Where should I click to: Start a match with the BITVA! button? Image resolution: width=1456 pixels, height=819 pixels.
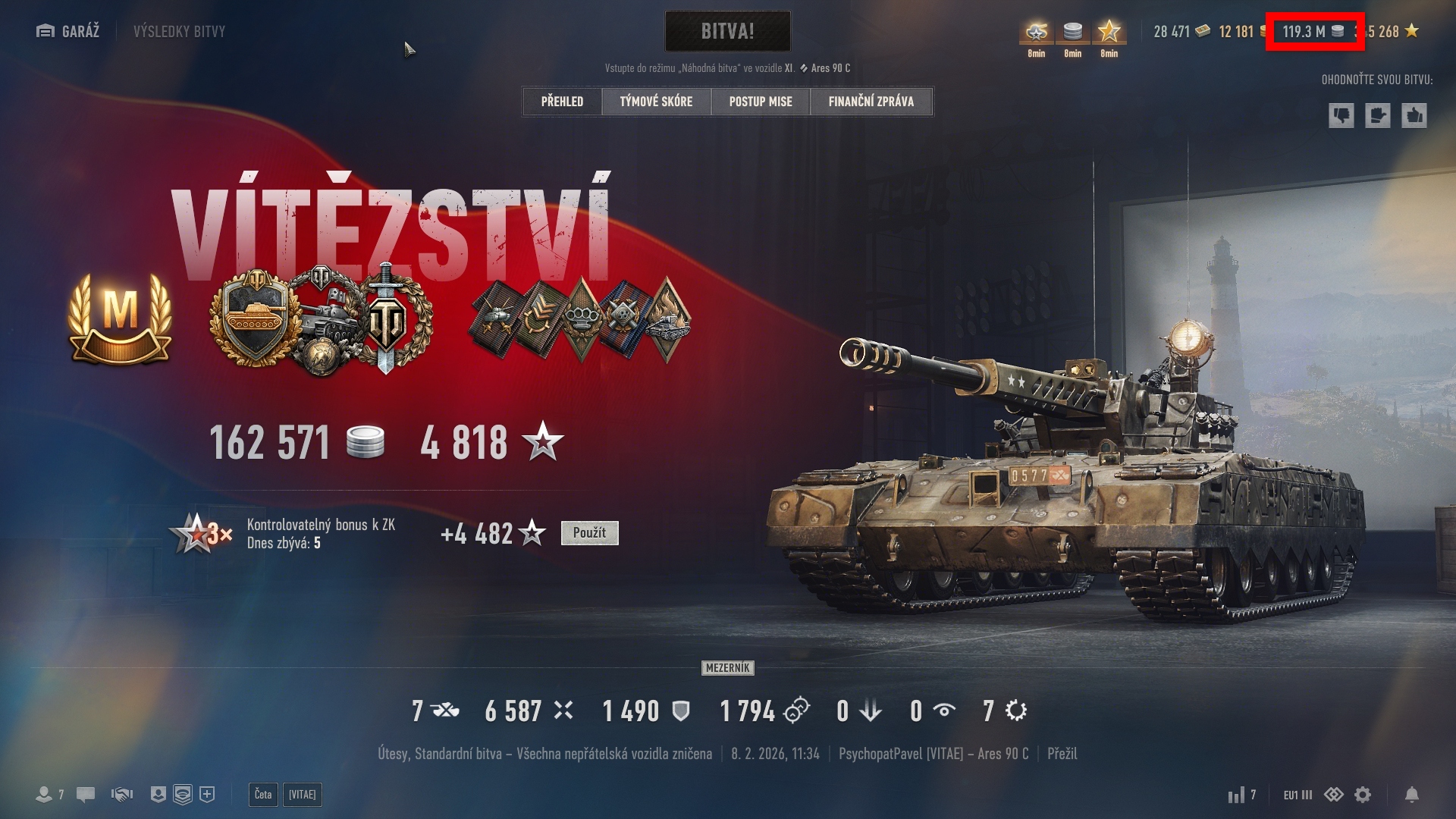point(727,31)
